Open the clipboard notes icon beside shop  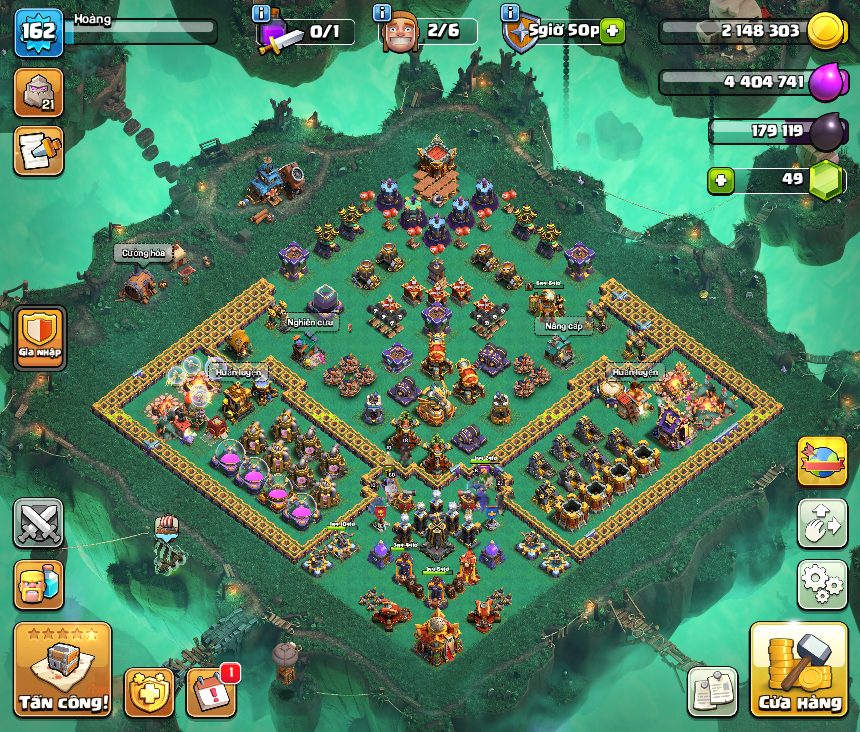click(x=712, y=691)
